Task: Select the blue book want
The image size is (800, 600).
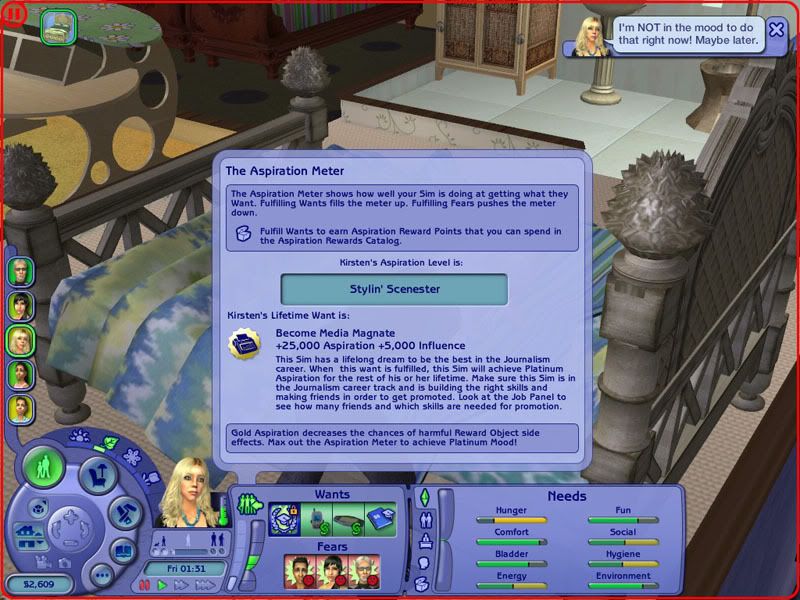Action: tap(381, 519)
